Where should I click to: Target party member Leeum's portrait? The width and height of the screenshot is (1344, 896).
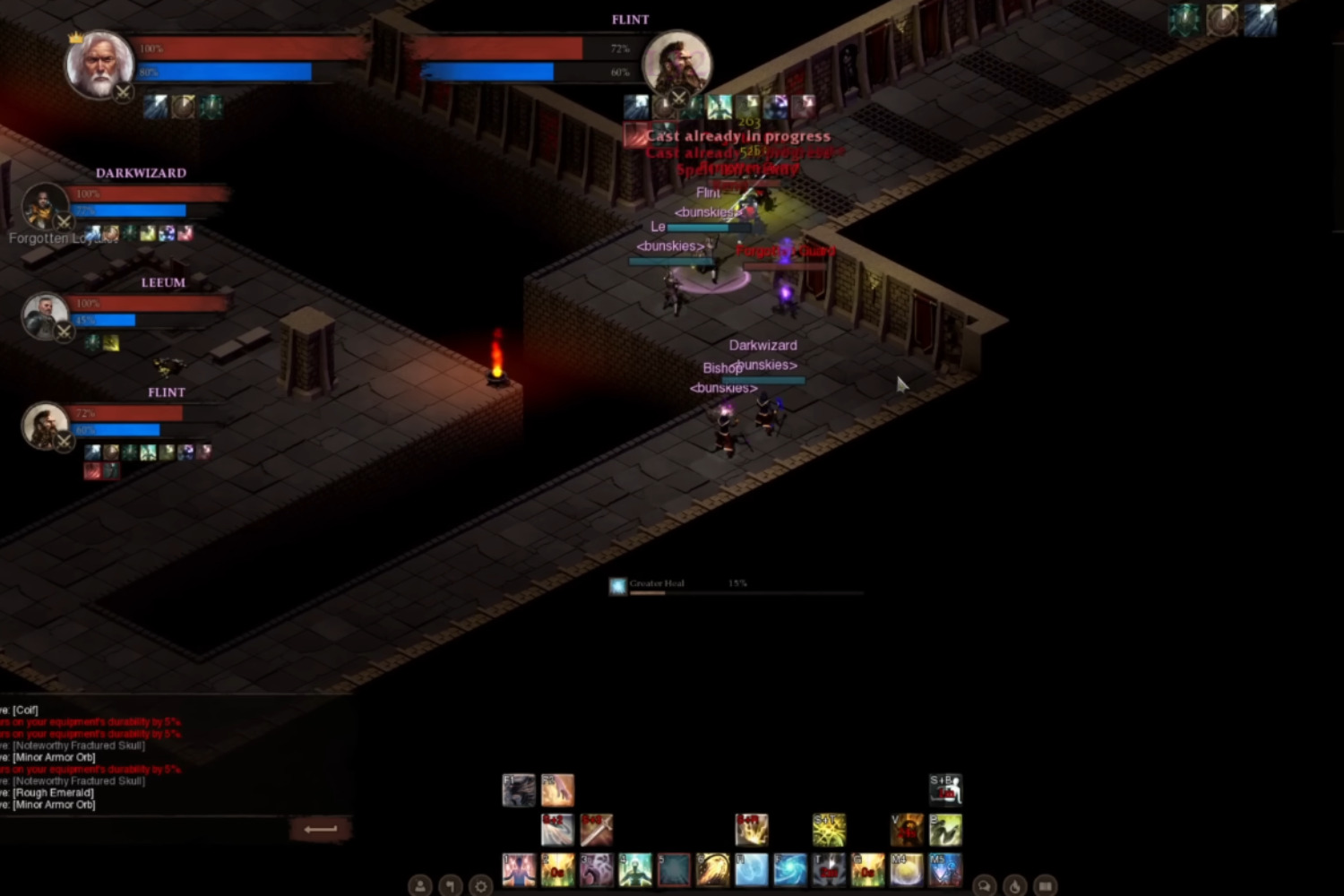[43, 315]
